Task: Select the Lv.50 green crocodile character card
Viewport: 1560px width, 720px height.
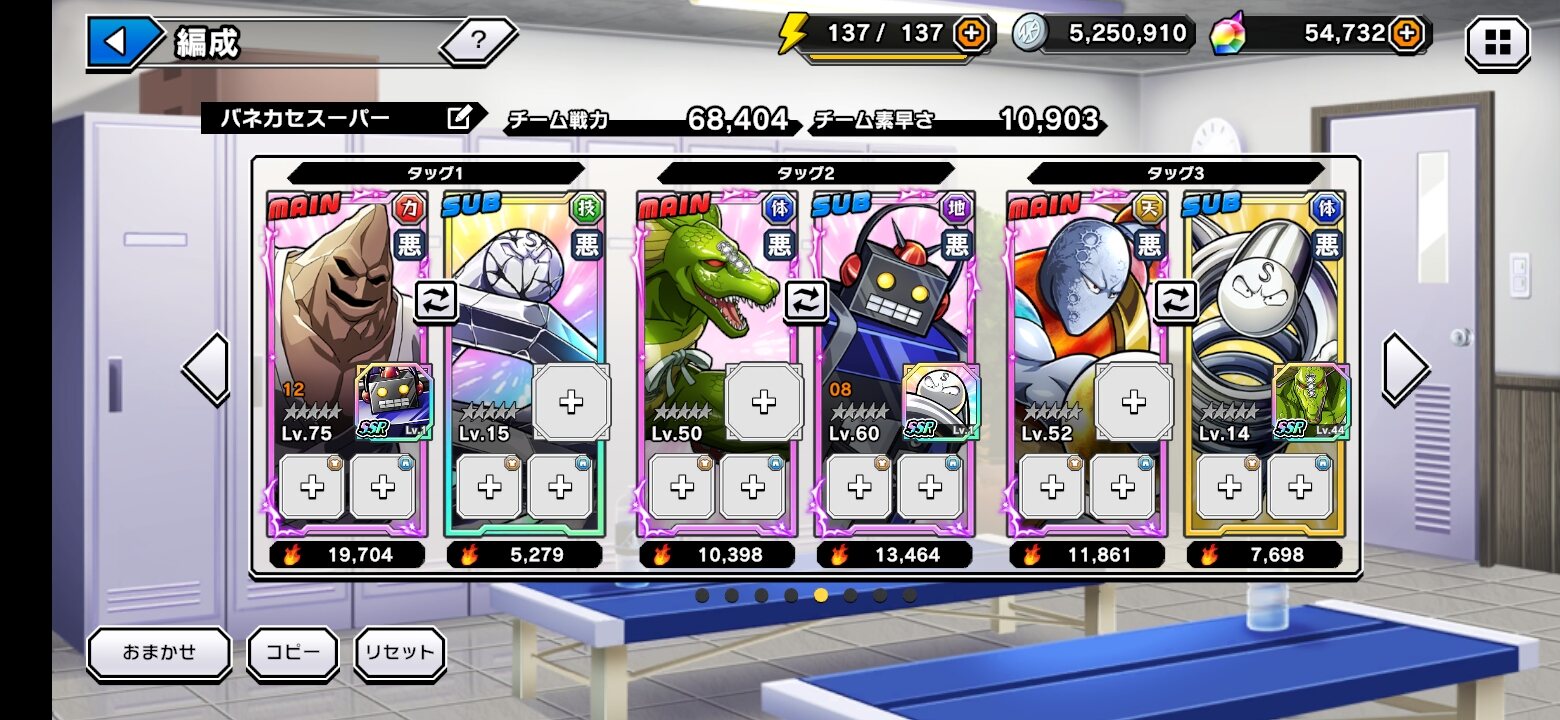Action: coord(700,290)
